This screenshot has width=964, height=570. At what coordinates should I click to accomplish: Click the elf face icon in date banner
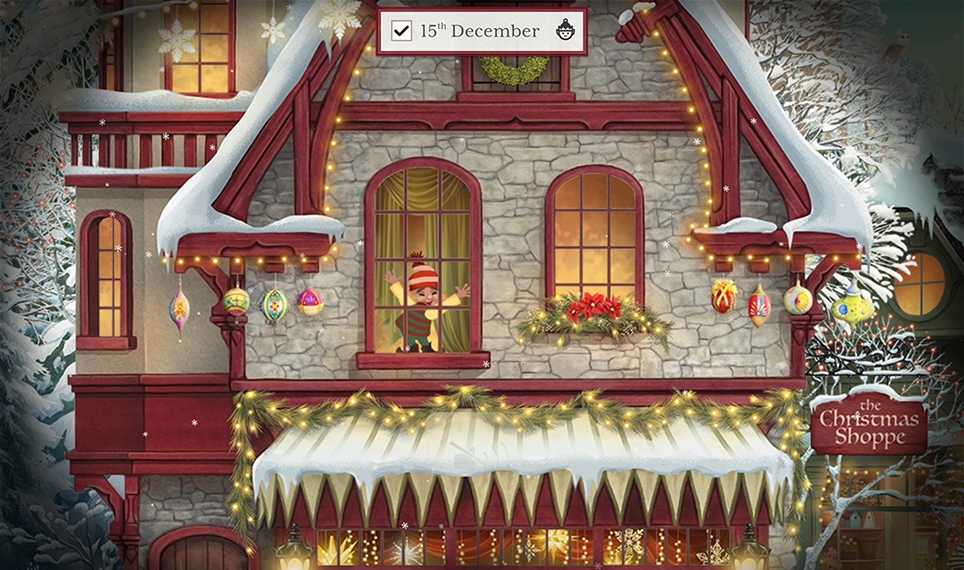pos(565,30)
